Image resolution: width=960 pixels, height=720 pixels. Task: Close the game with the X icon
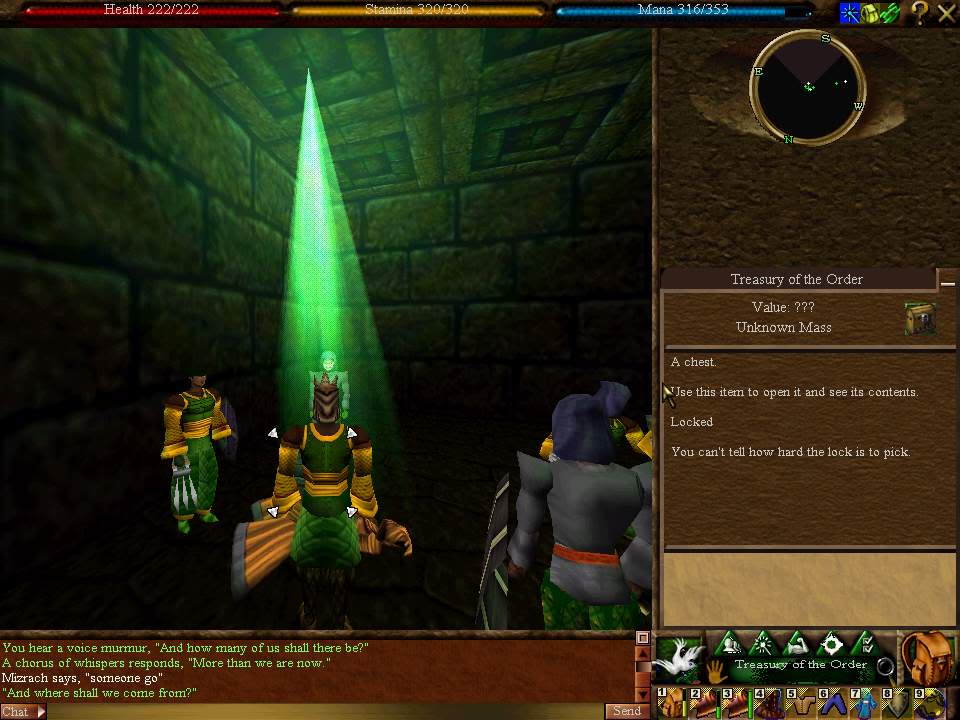[x=946, y=13]
